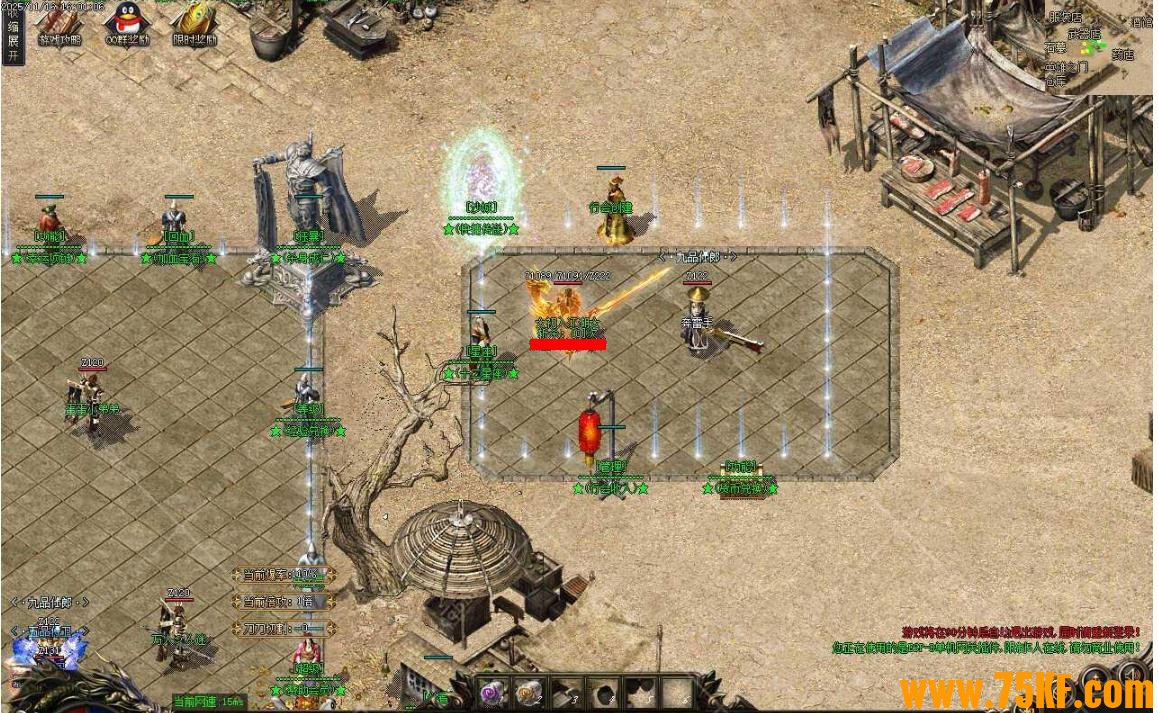This screenshot has height=713, width=1158.
Task: Open the 限时奖励 timed reward icon
Action: [194, 24]
